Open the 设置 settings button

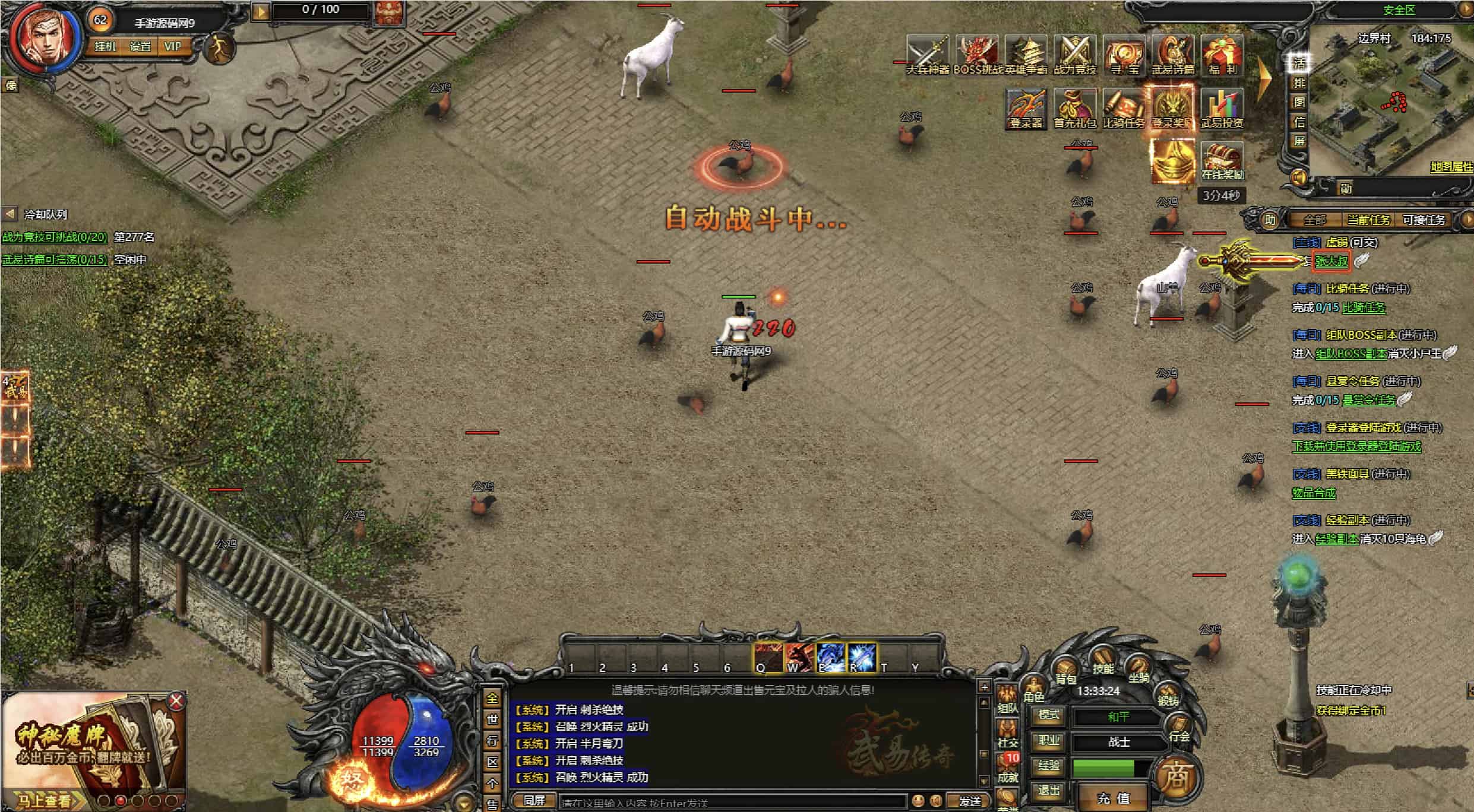(x=140, y=46)
